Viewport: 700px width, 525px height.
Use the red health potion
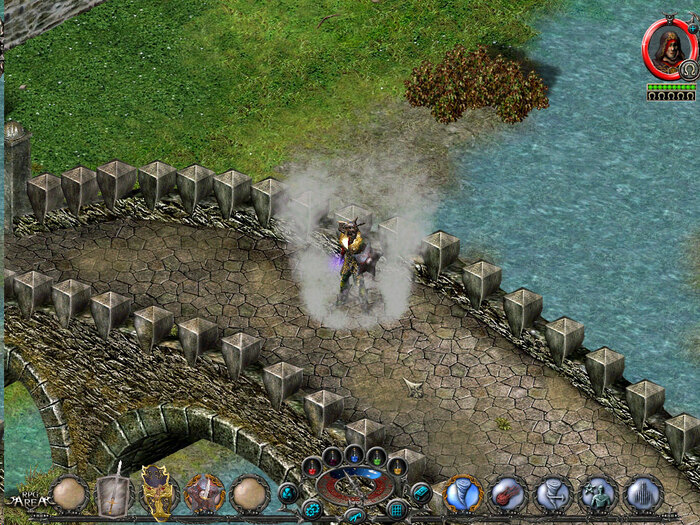point(312,467)
